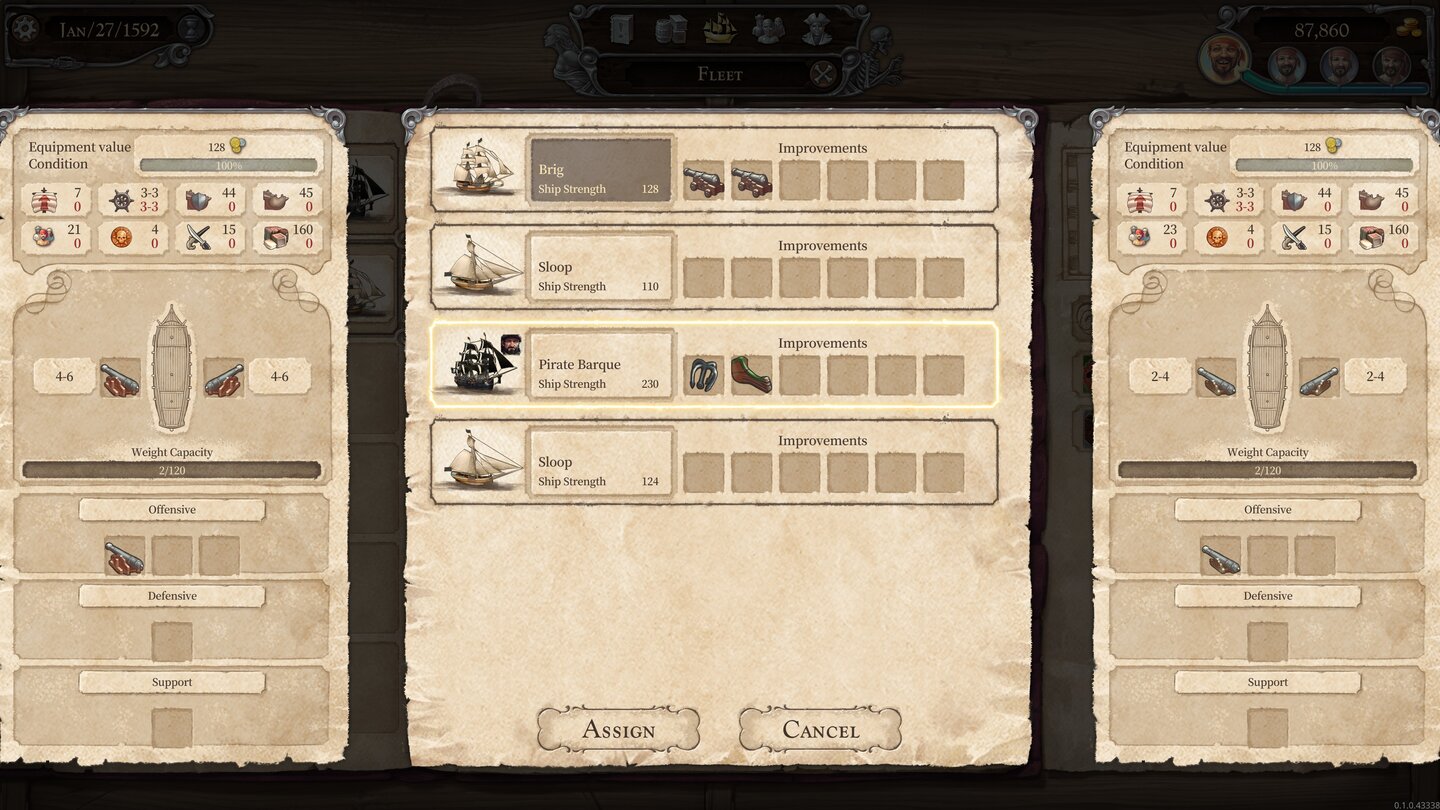Click the first cannon improvement on the Brig
This screenshot has height=810, width=1440.
[x=704, y=178]
